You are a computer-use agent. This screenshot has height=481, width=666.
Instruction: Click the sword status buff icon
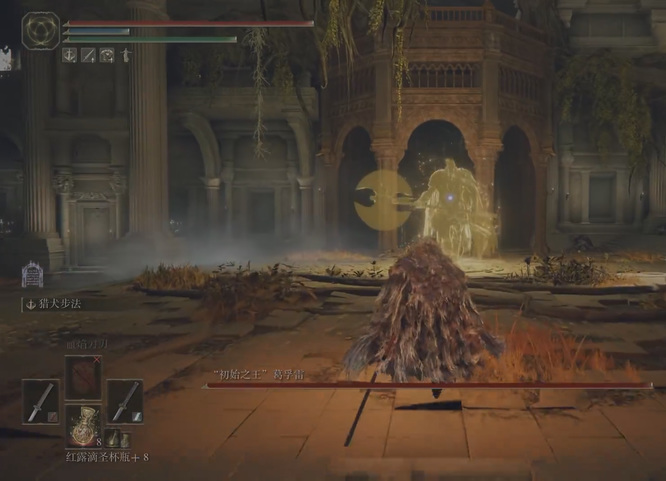[x=88, y=56]
